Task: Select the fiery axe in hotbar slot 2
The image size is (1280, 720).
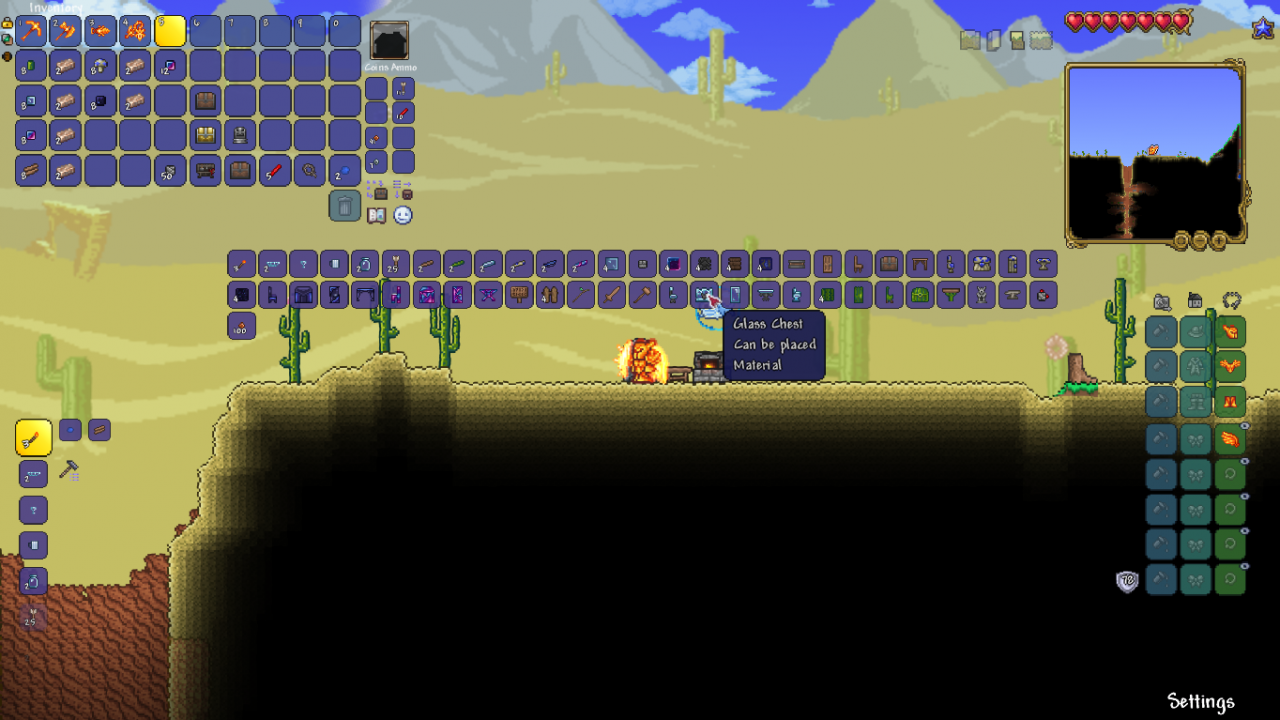Action: (x=66, y=31)
